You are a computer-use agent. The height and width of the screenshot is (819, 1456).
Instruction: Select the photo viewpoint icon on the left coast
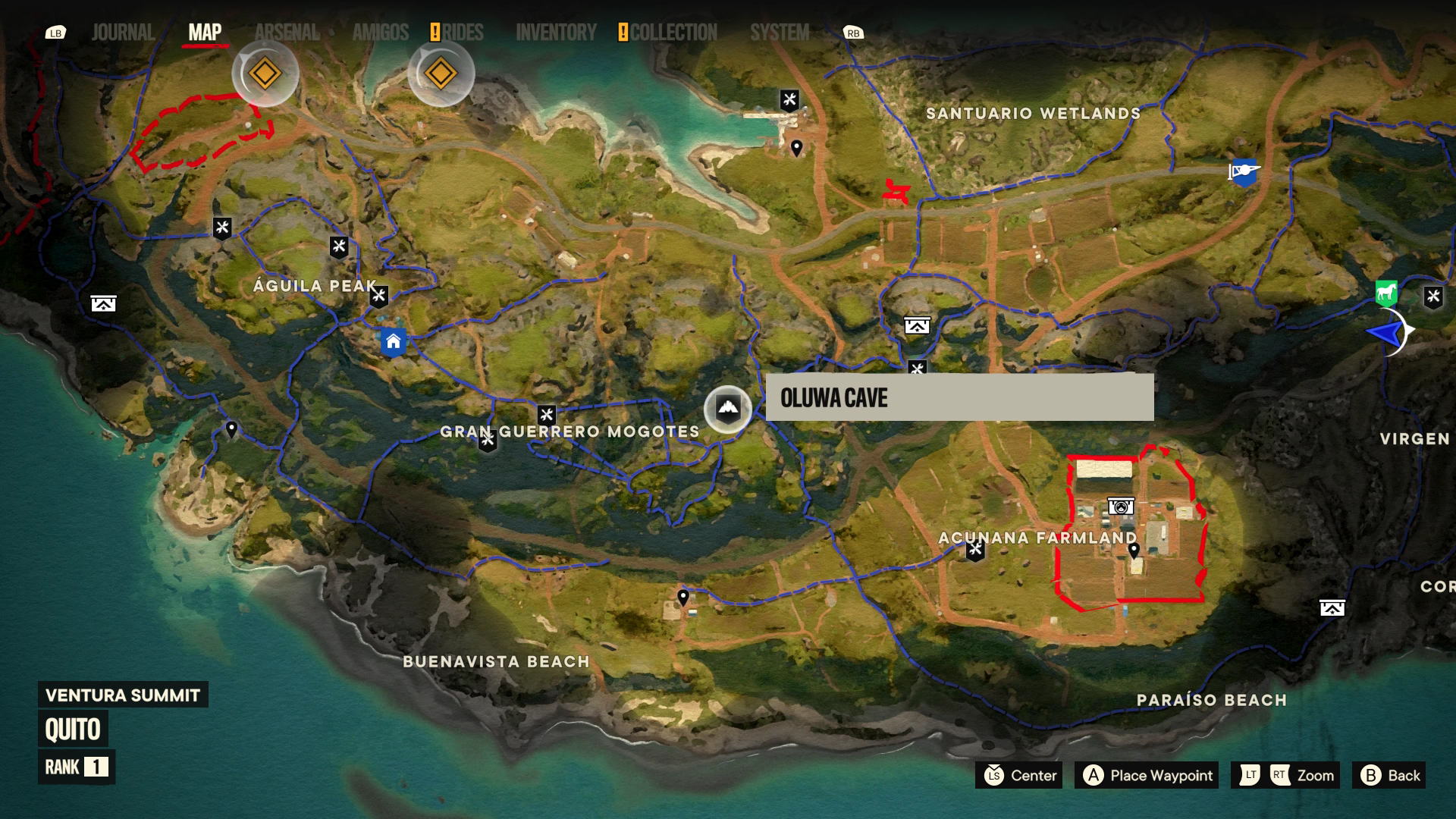click(x=105, y=304)
